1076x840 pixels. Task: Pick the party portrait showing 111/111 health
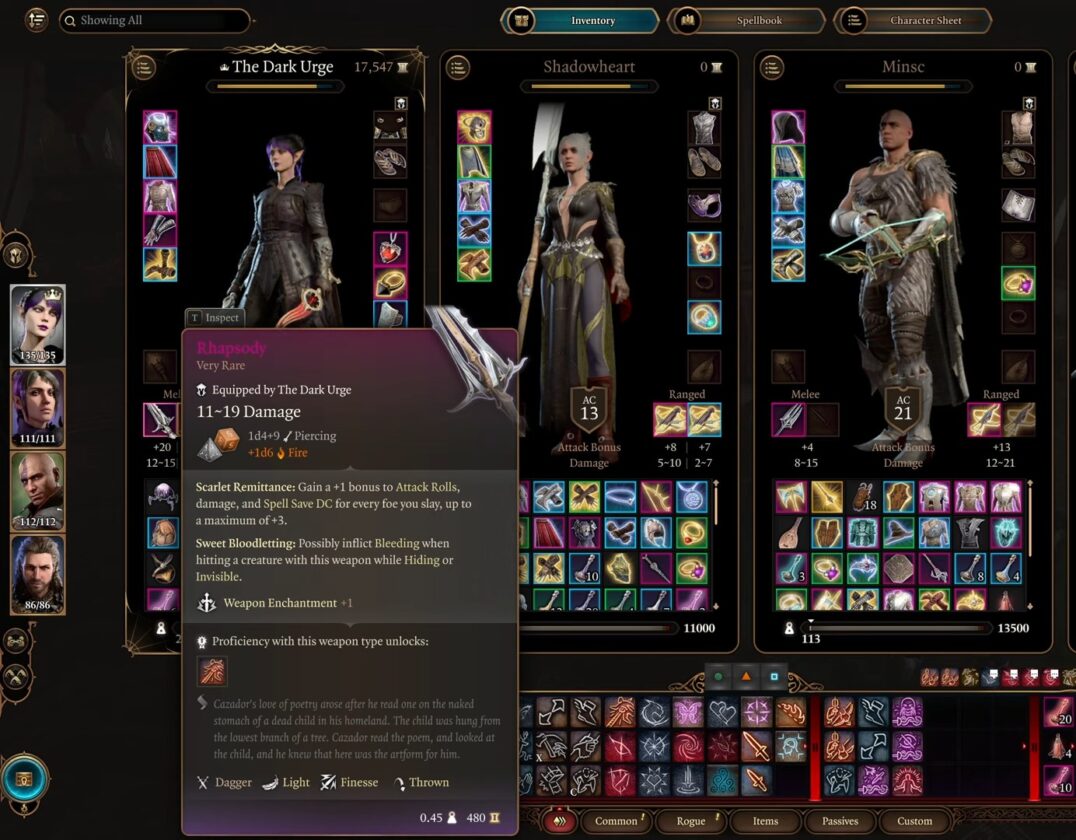(x=38, y=408)
